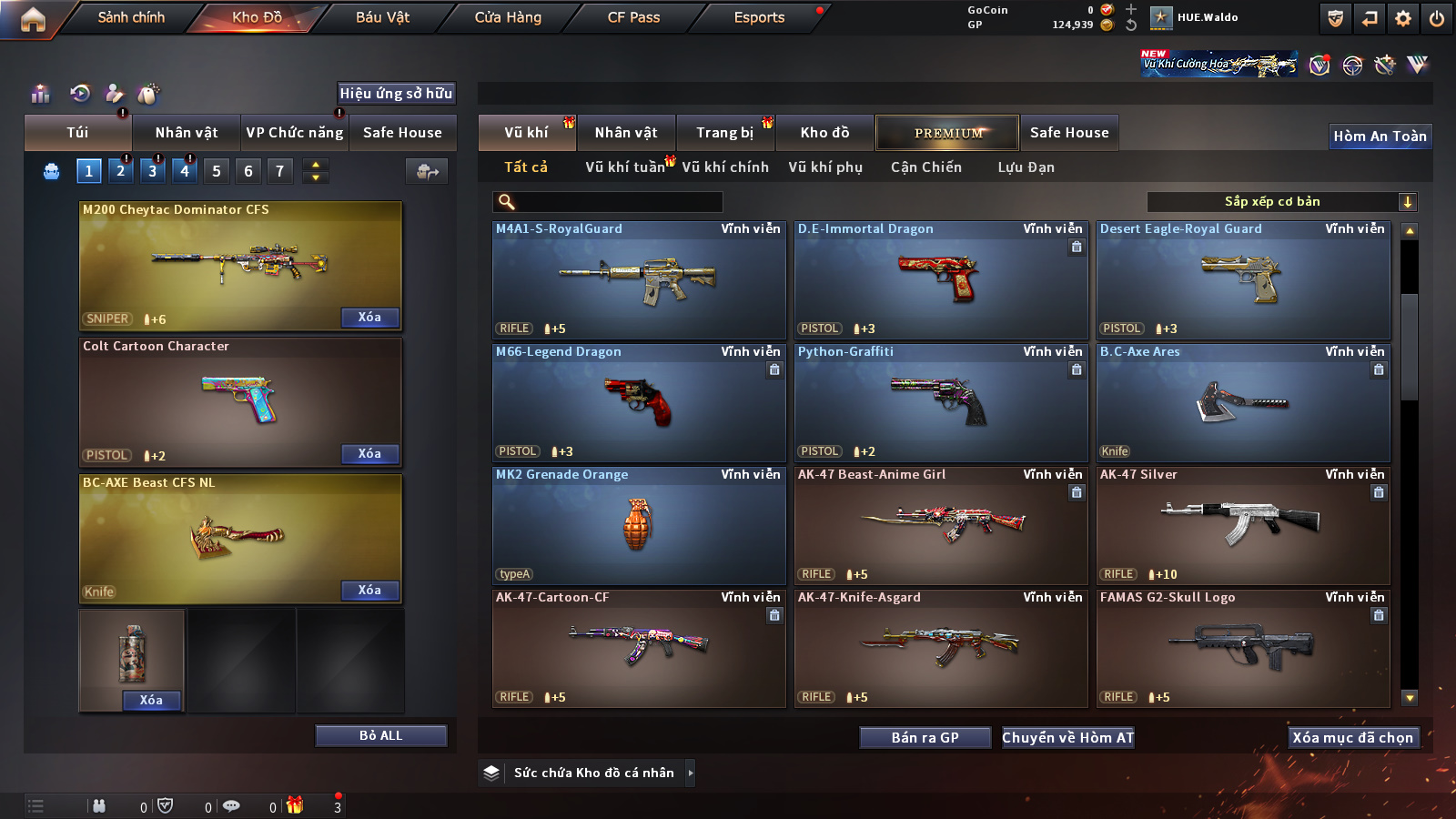Click the home icon
Screen dimensions: 1456x819
pyautogui.click(x=33, y=19)
